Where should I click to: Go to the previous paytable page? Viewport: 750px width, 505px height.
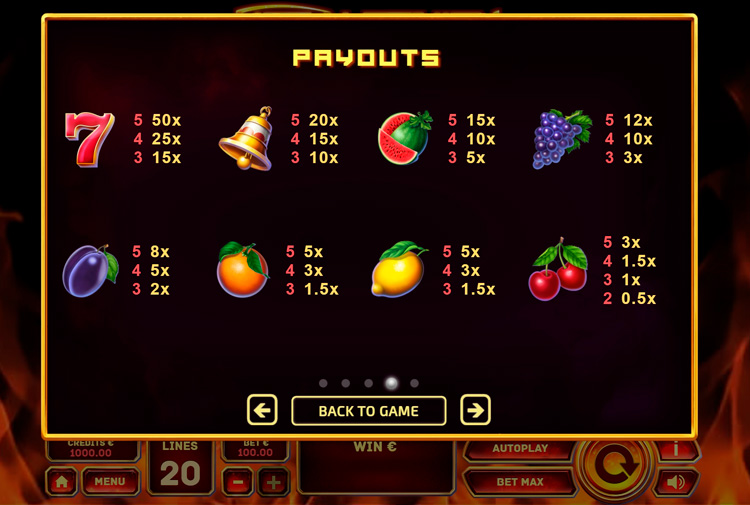pos(262,410)
